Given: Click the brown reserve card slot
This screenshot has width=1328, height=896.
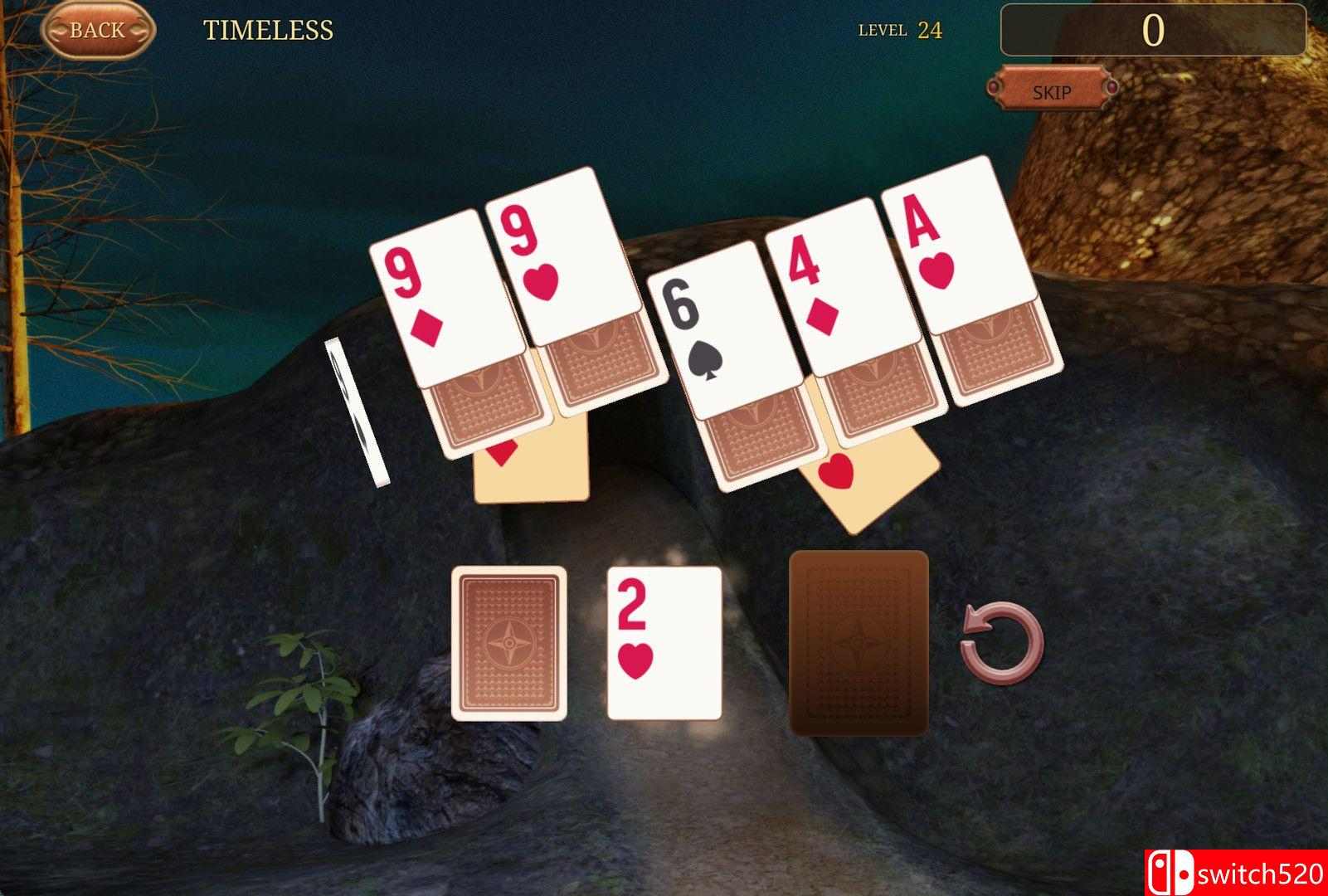Looking at the screenshot, I should [859, 645].
